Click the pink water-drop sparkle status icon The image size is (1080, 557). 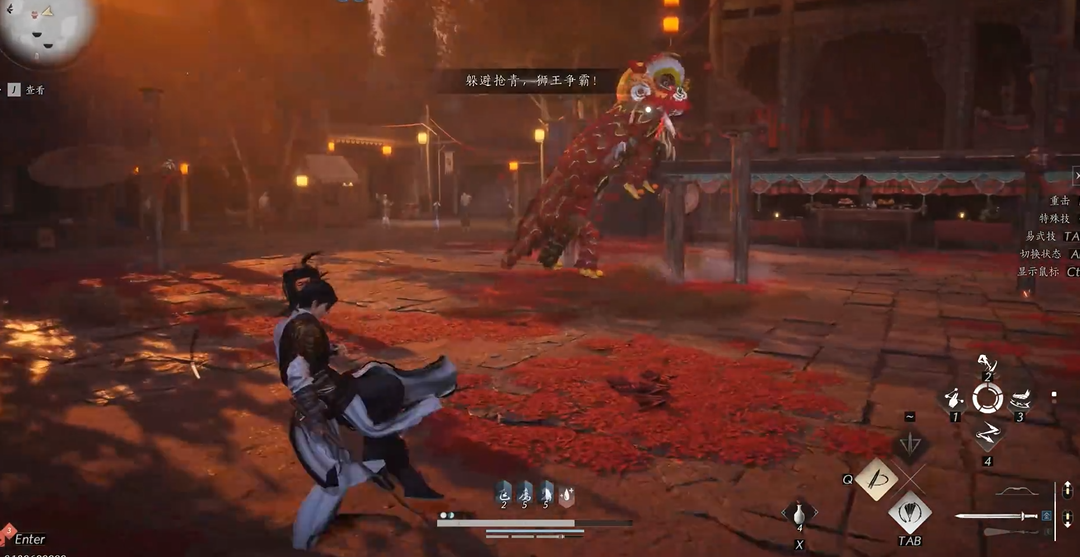pos(566,492)
